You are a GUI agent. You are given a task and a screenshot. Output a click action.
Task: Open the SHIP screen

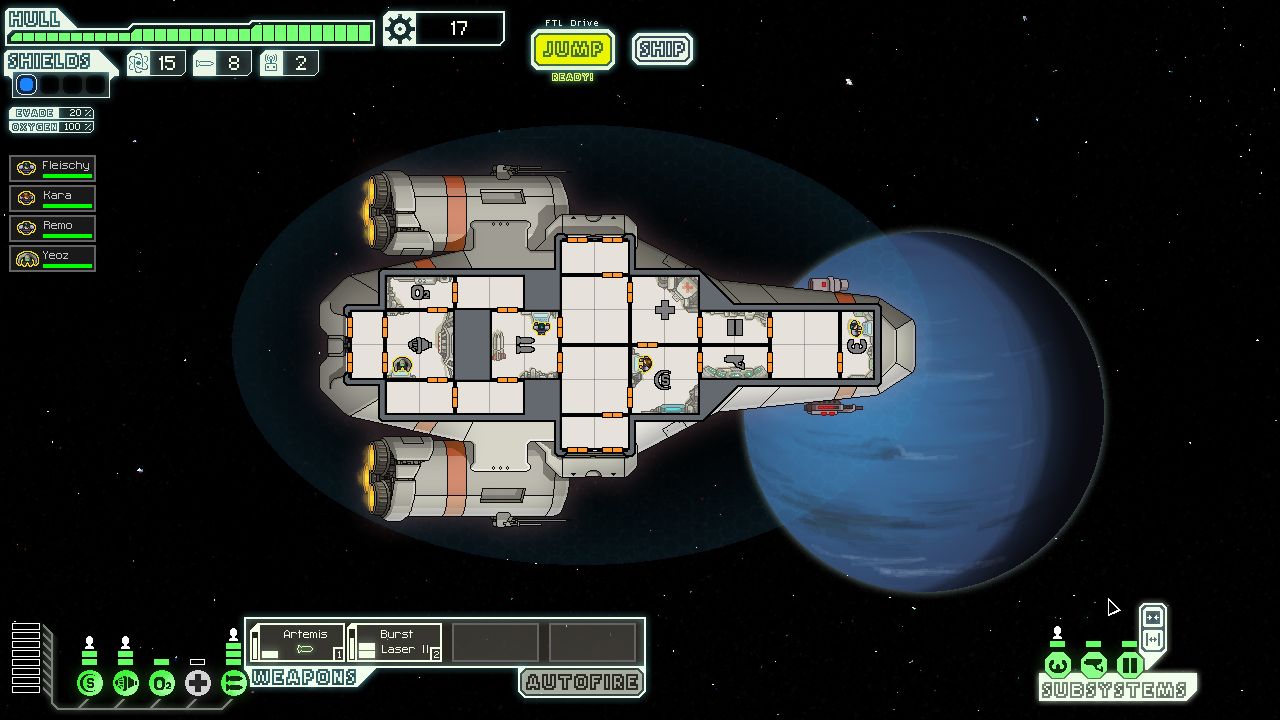[x=662, y=49]
